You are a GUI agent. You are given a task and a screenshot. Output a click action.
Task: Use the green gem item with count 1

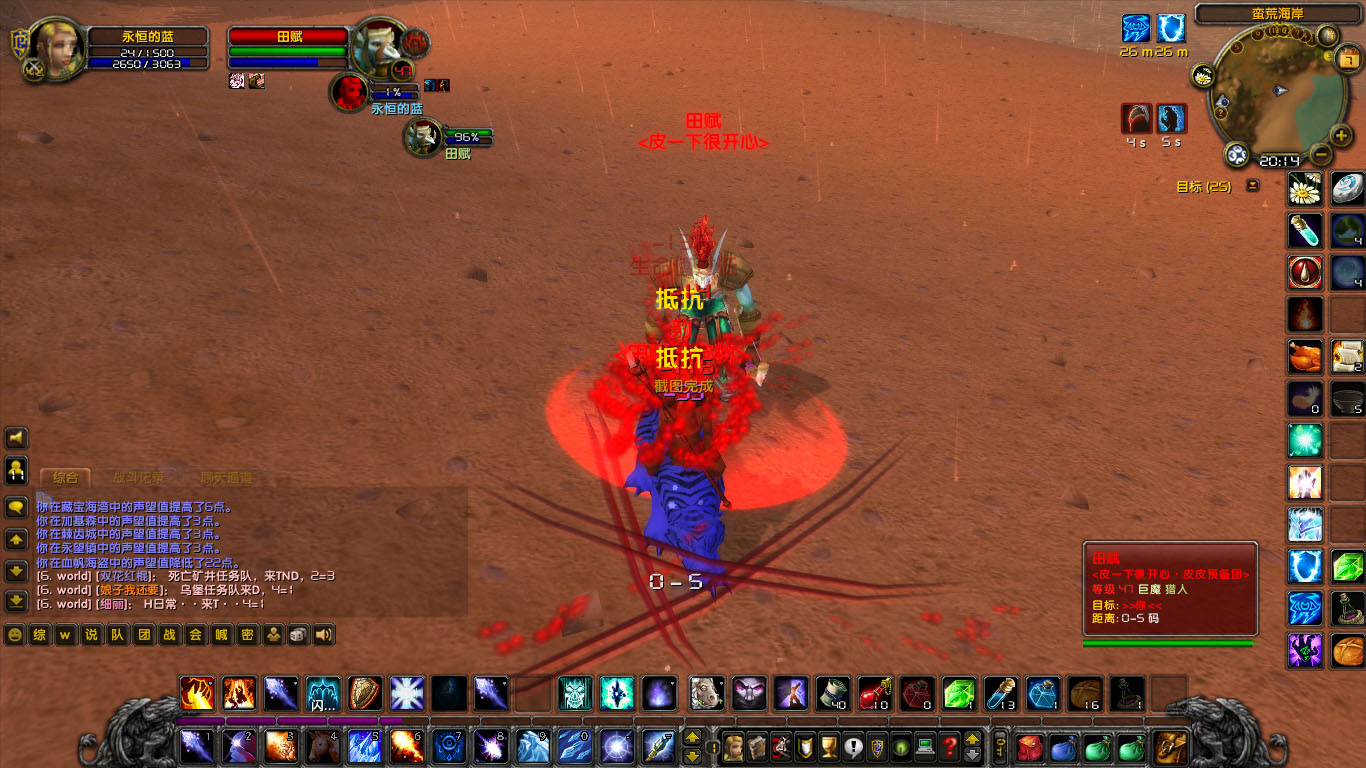[x=957, y=693]
